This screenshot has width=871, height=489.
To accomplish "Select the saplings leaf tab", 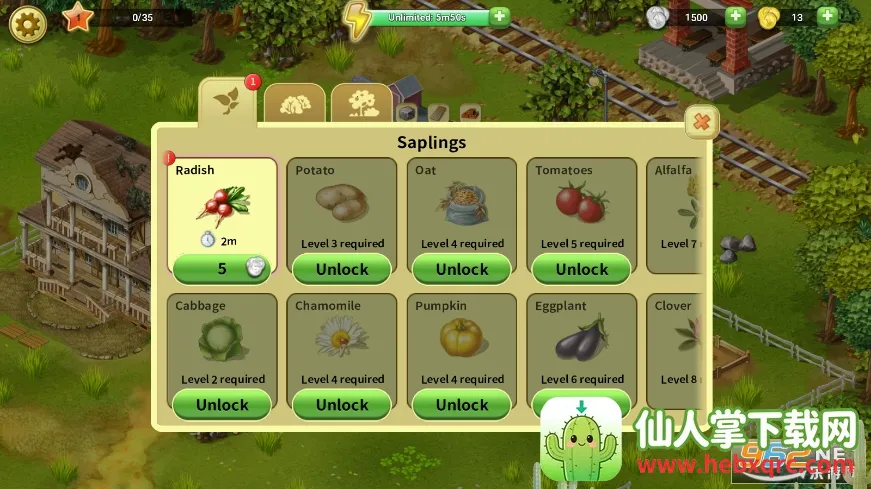I will tap(226, 101).
